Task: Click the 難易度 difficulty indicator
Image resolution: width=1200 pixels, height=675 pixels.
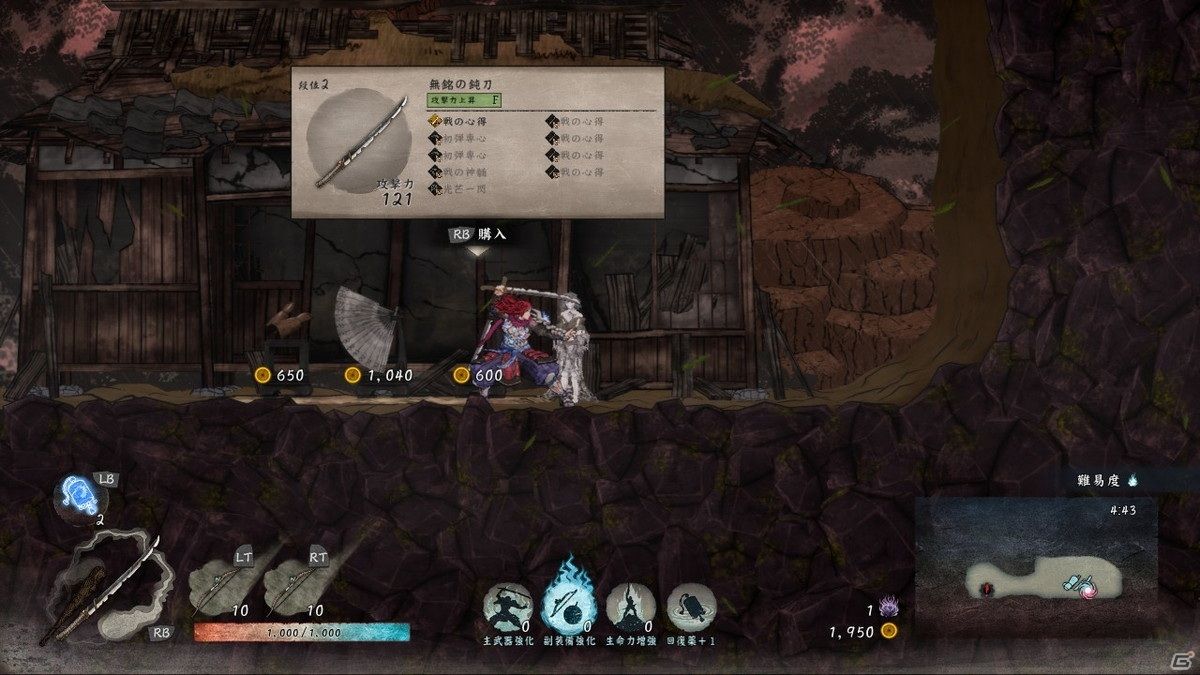Action: coord(1104,480)
